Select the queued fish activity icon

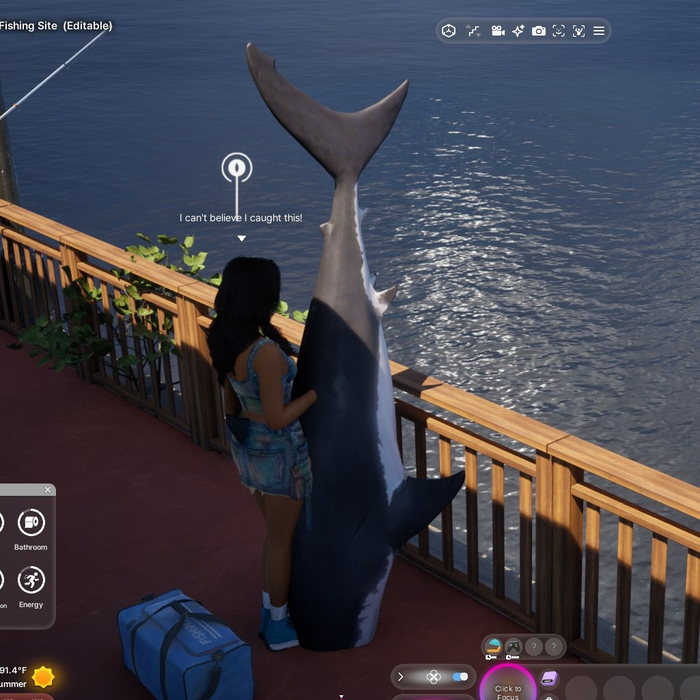[493, 647]
